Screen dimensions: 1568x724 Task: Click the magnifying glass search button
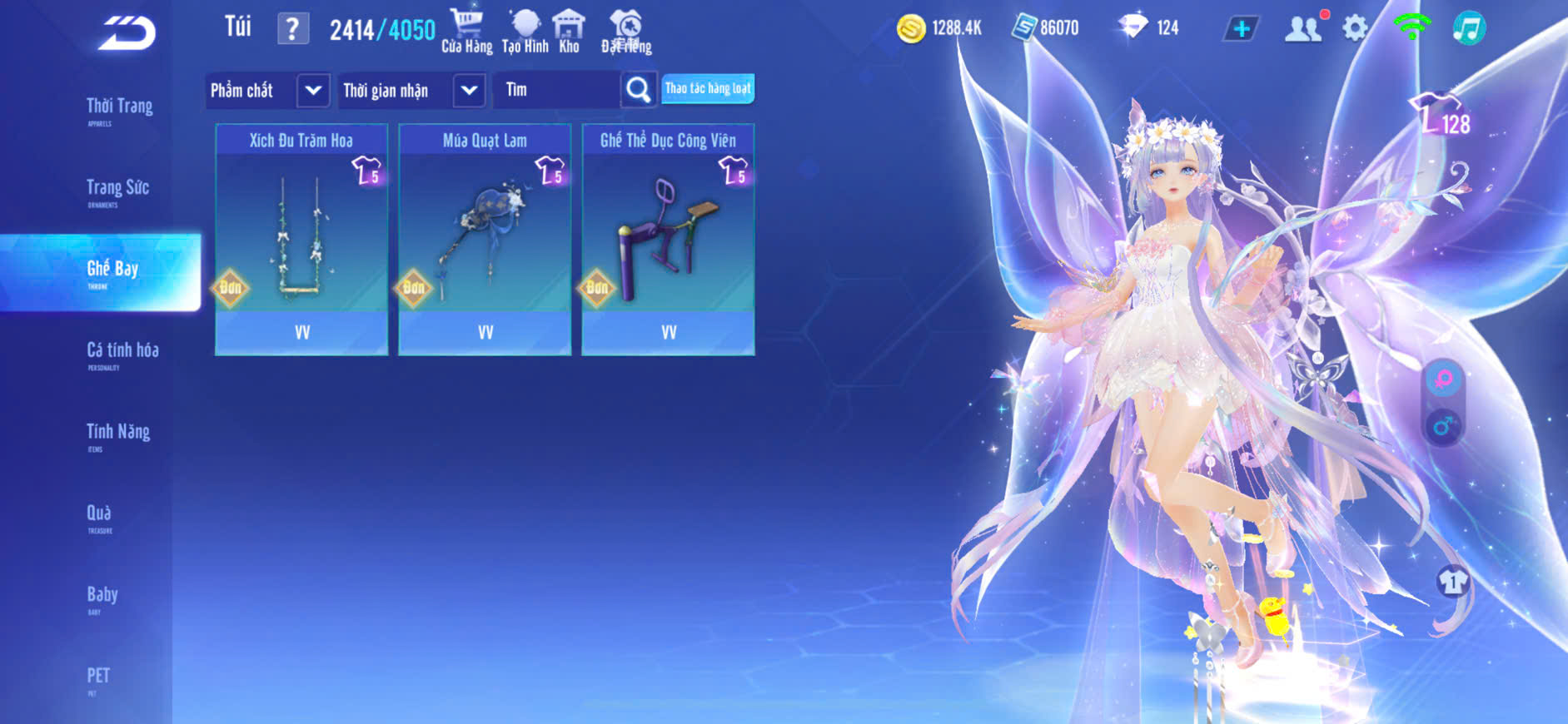coord(638,90)
